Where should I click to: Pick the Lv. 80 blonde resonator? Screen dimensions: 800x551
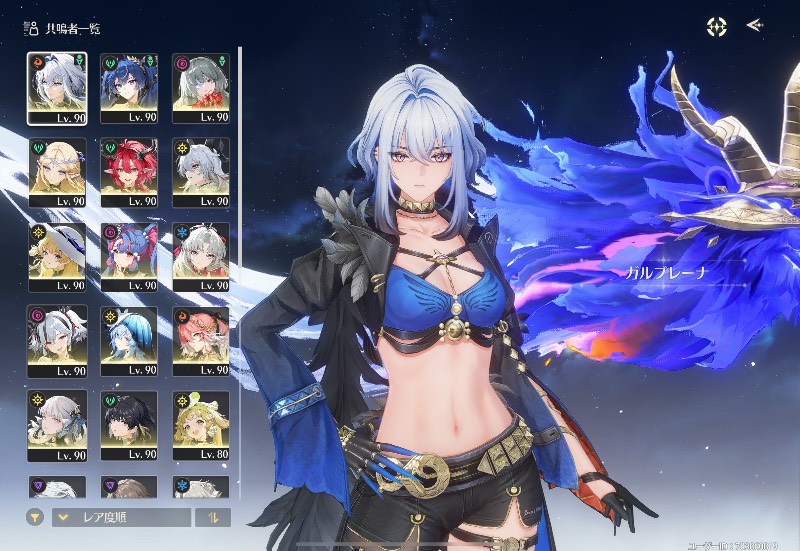[x=201, y=424]
